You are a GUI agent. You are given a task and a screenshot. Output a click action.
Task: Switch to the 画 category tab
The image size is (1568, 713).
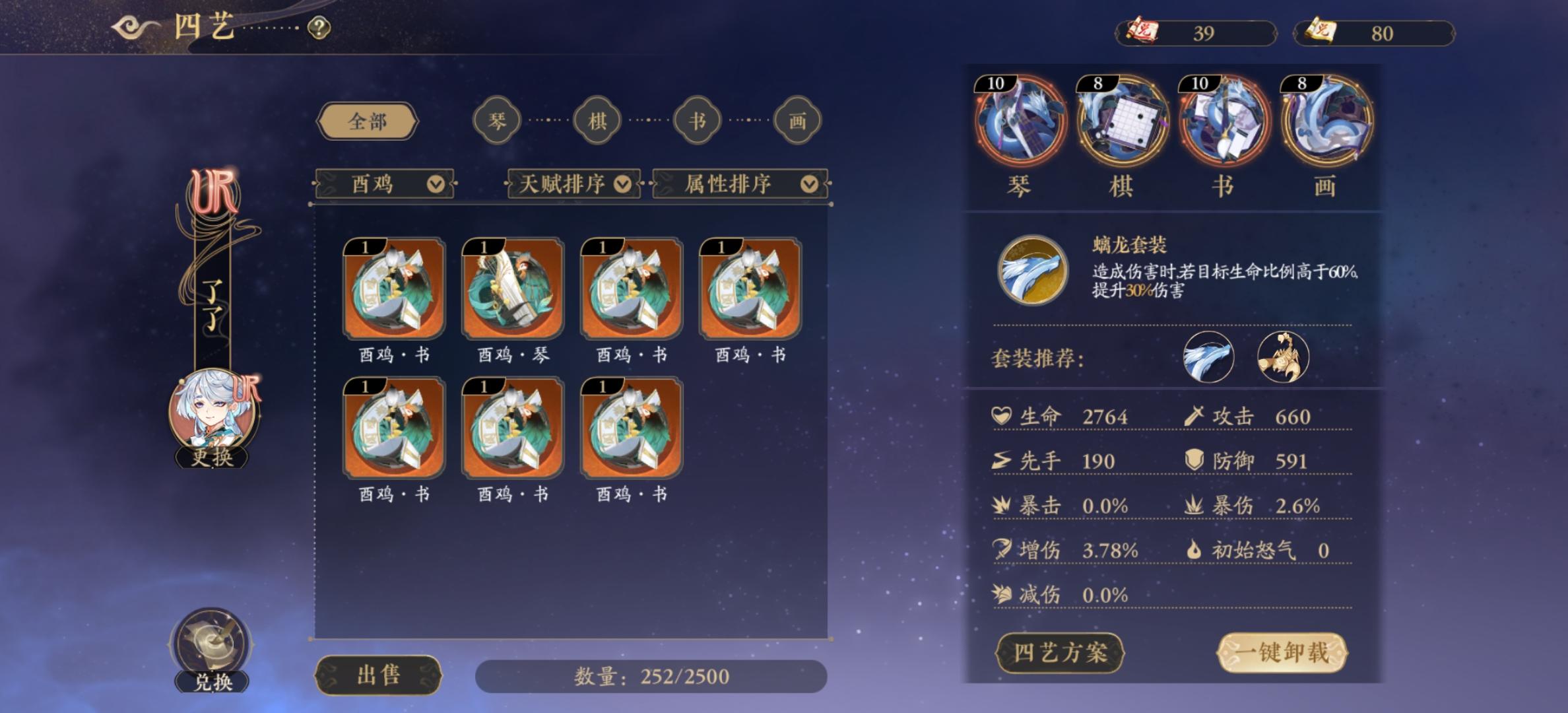(x=799, y=121)
